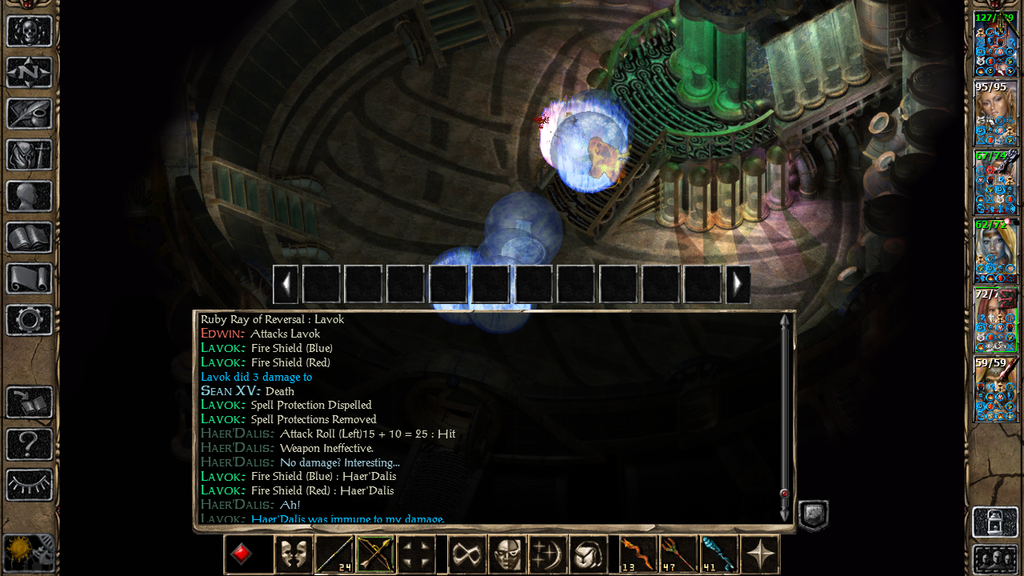
Task: Open game options with the gear icon
Action: pyautogui.click(x=29, y=320)
